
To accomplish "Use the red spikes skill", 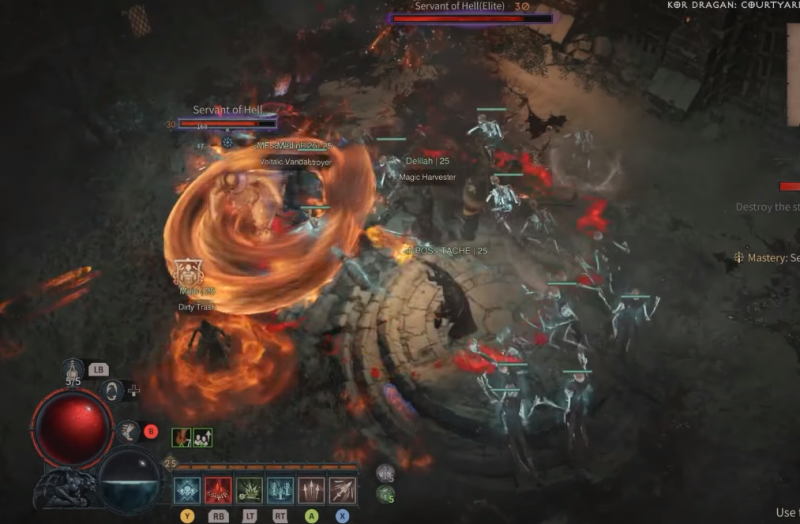I will coord(218,490).
